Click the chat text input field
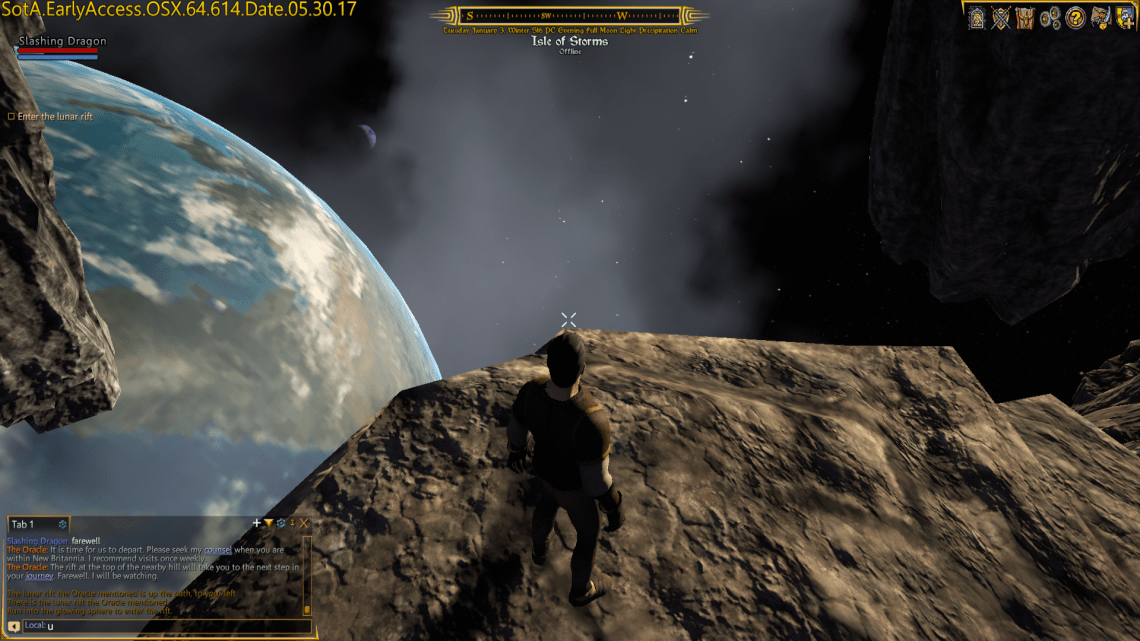Viewport: 1140px width, 641px height. (170, 626)
